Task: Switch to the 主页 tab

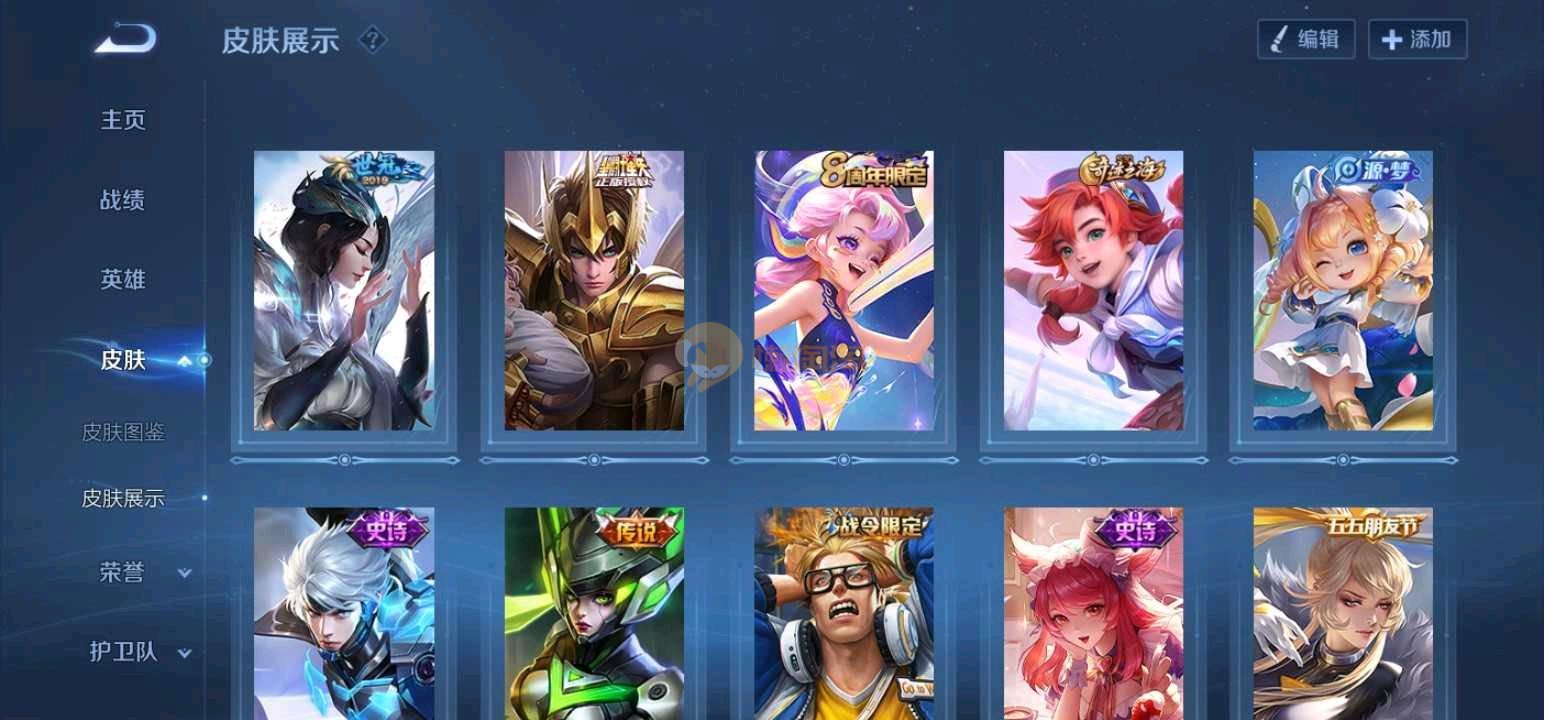Action: click(x=123, y=120)
